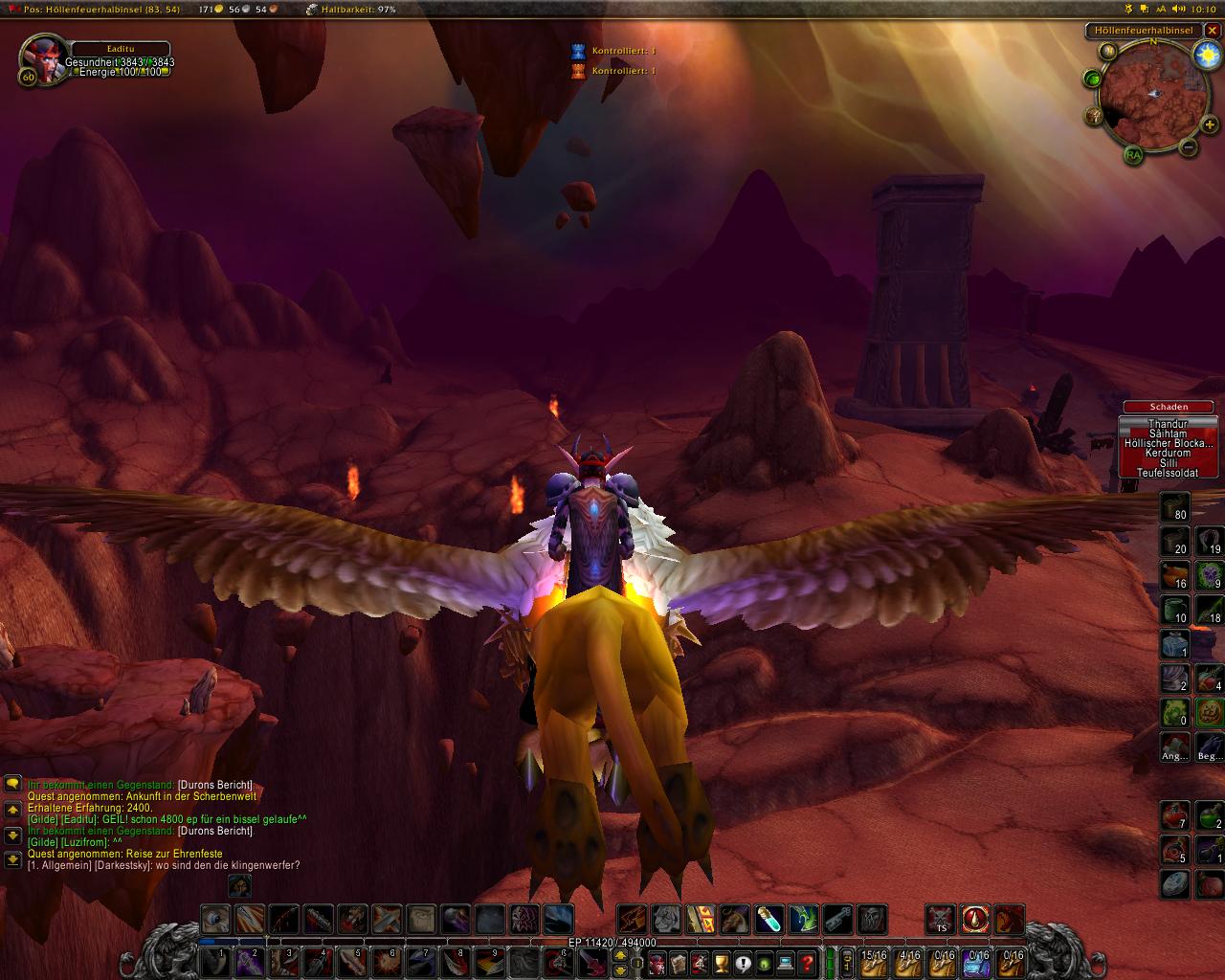Open the bag showing 4/16 slots
Screen dimensions: 1225x980
909,961
